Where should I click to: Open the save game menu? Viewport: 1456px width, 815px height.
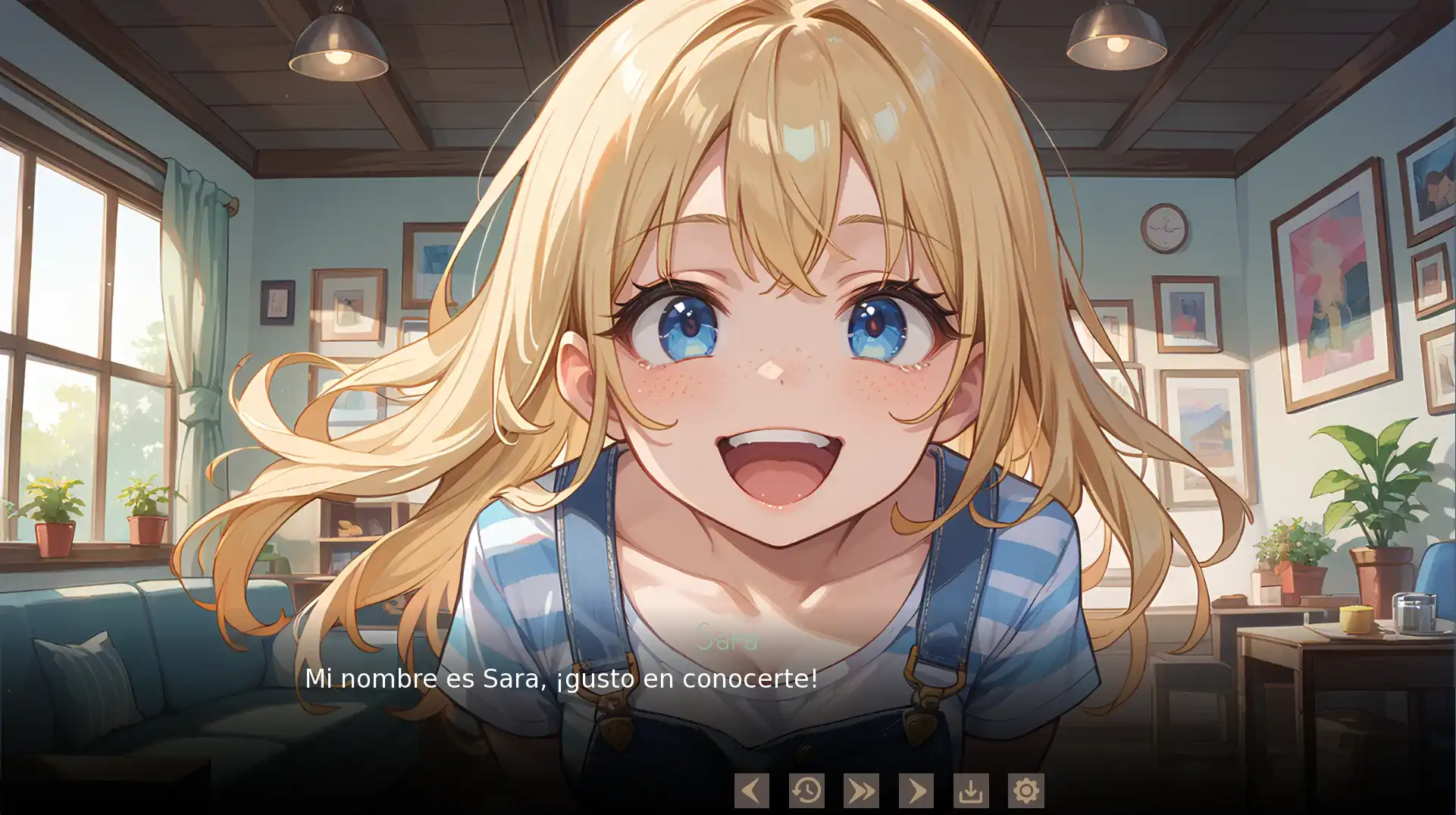[x=971, y=791]
